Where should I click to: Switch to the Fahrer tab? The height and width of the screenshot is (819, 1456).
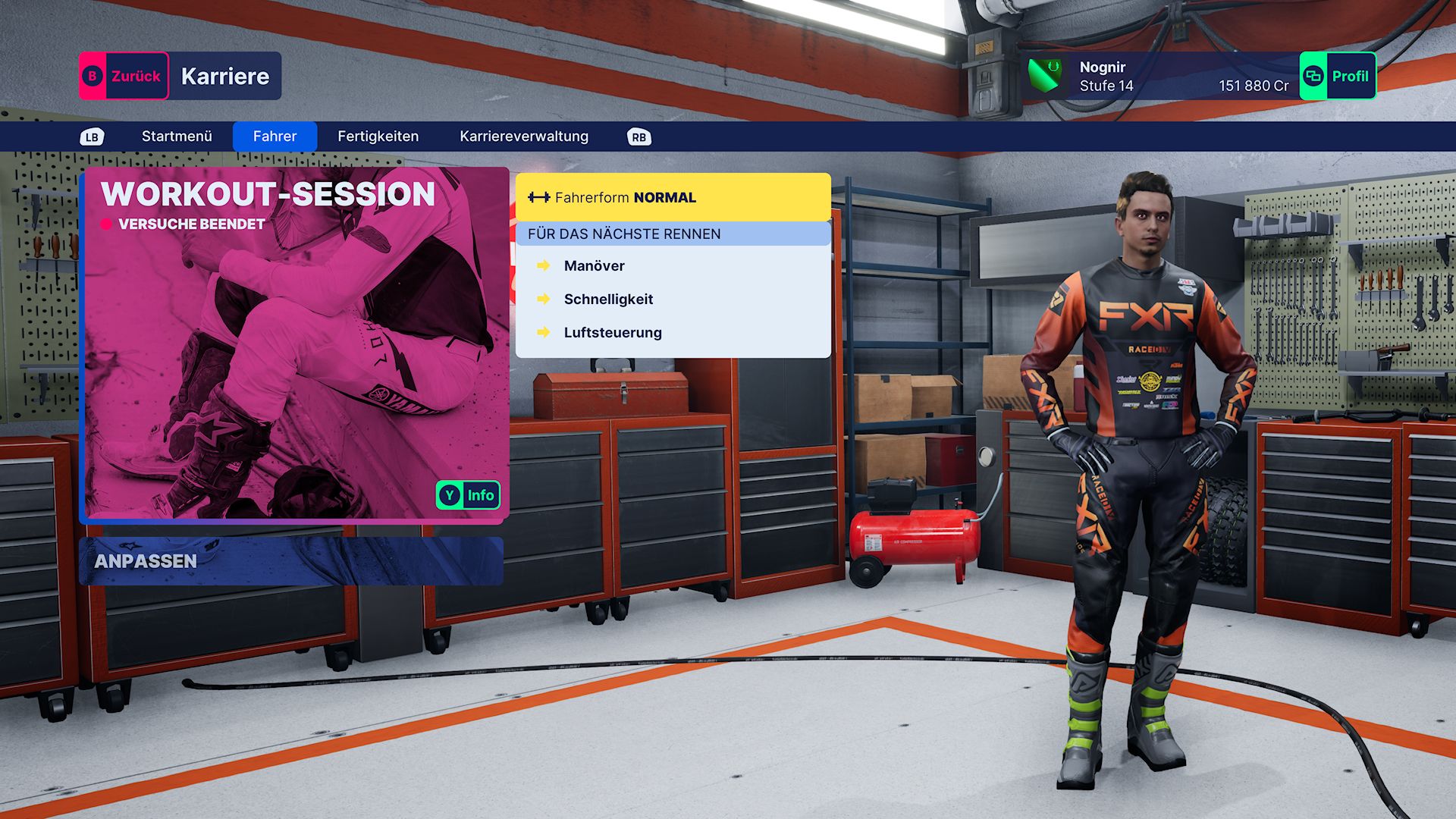275,136
